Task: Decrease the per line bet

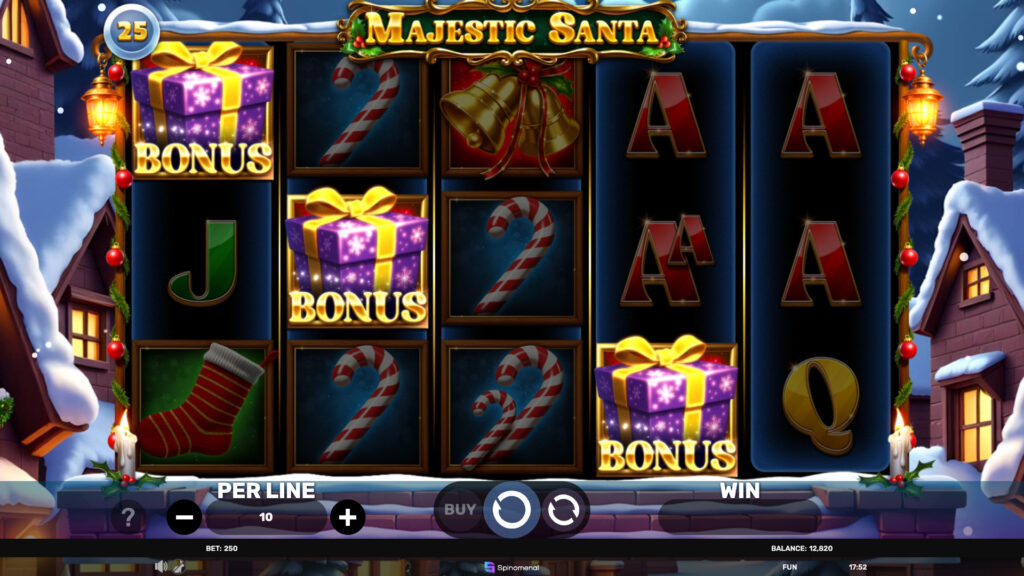Action: 185,517
